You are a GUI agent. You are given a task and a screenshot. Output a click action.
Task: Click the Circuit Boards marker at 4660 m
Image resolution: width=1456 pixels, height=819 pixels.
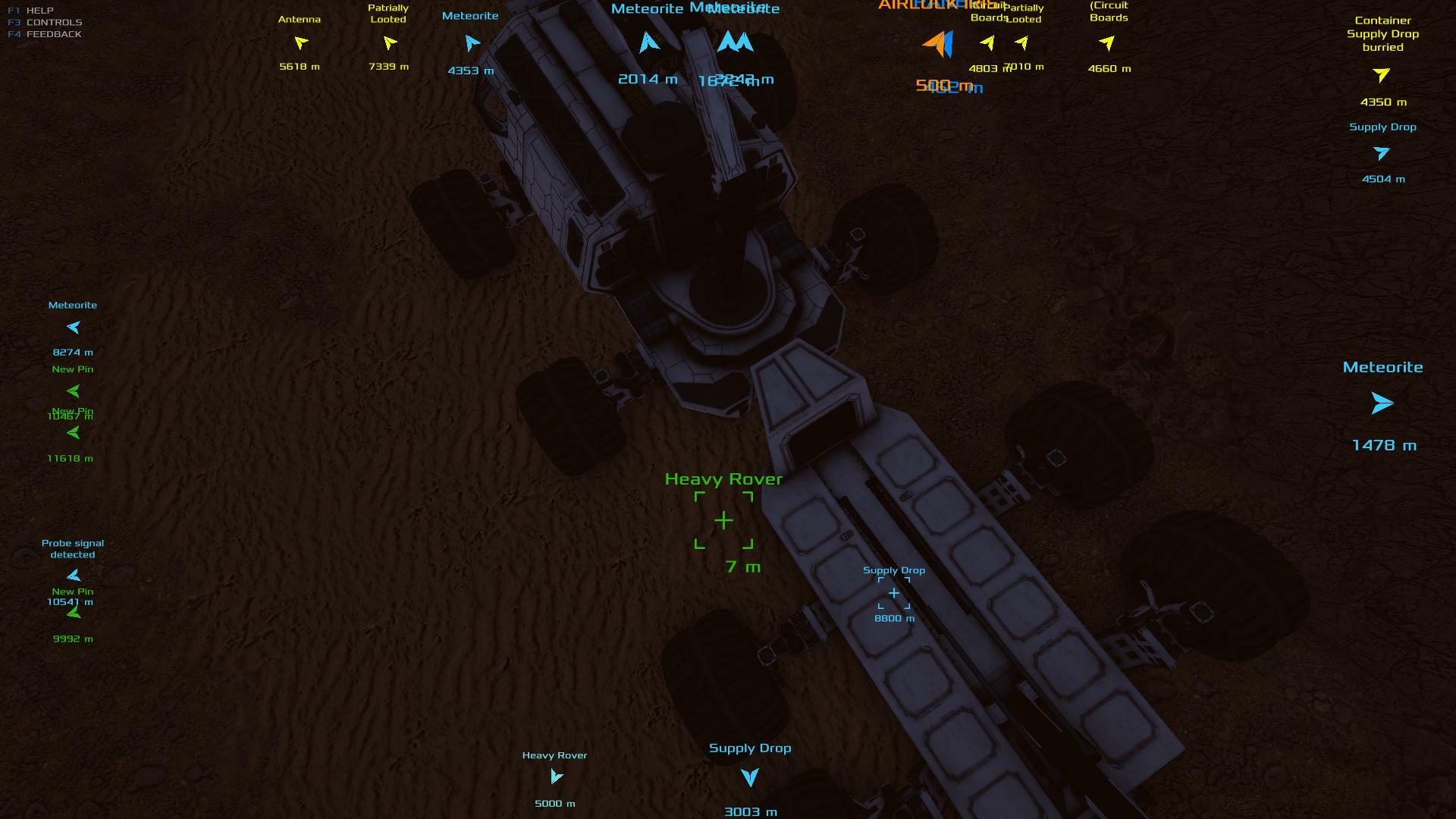point(1108,43)
